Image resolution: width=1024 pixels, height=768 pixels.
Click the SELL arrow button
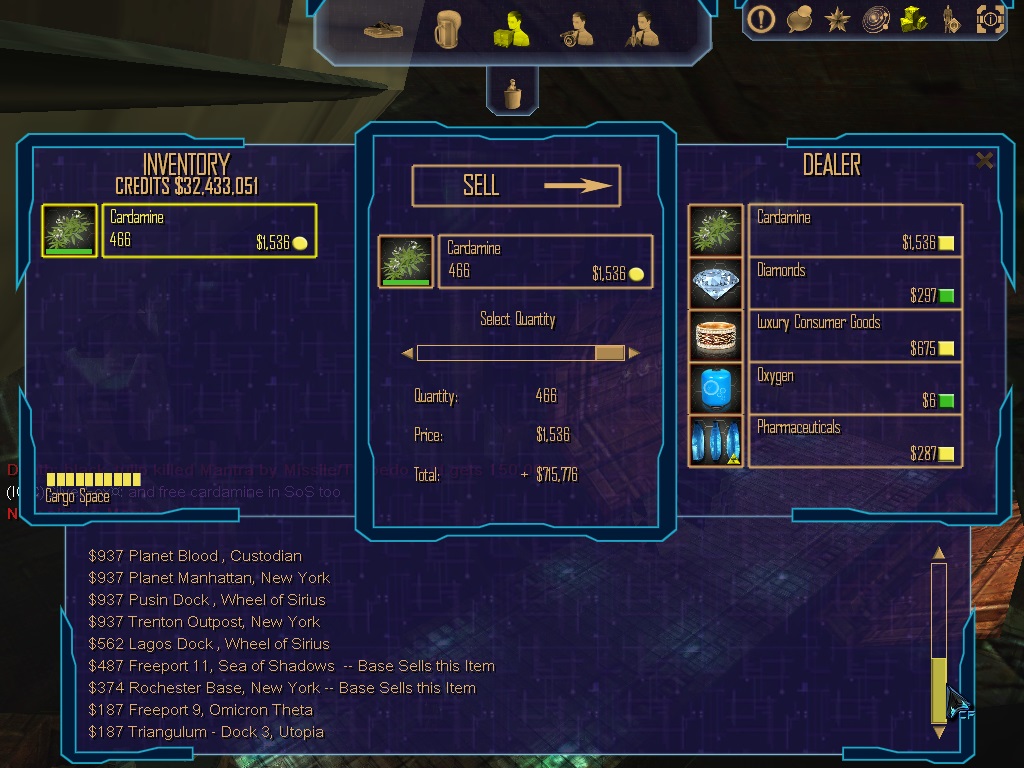(516, 186)
